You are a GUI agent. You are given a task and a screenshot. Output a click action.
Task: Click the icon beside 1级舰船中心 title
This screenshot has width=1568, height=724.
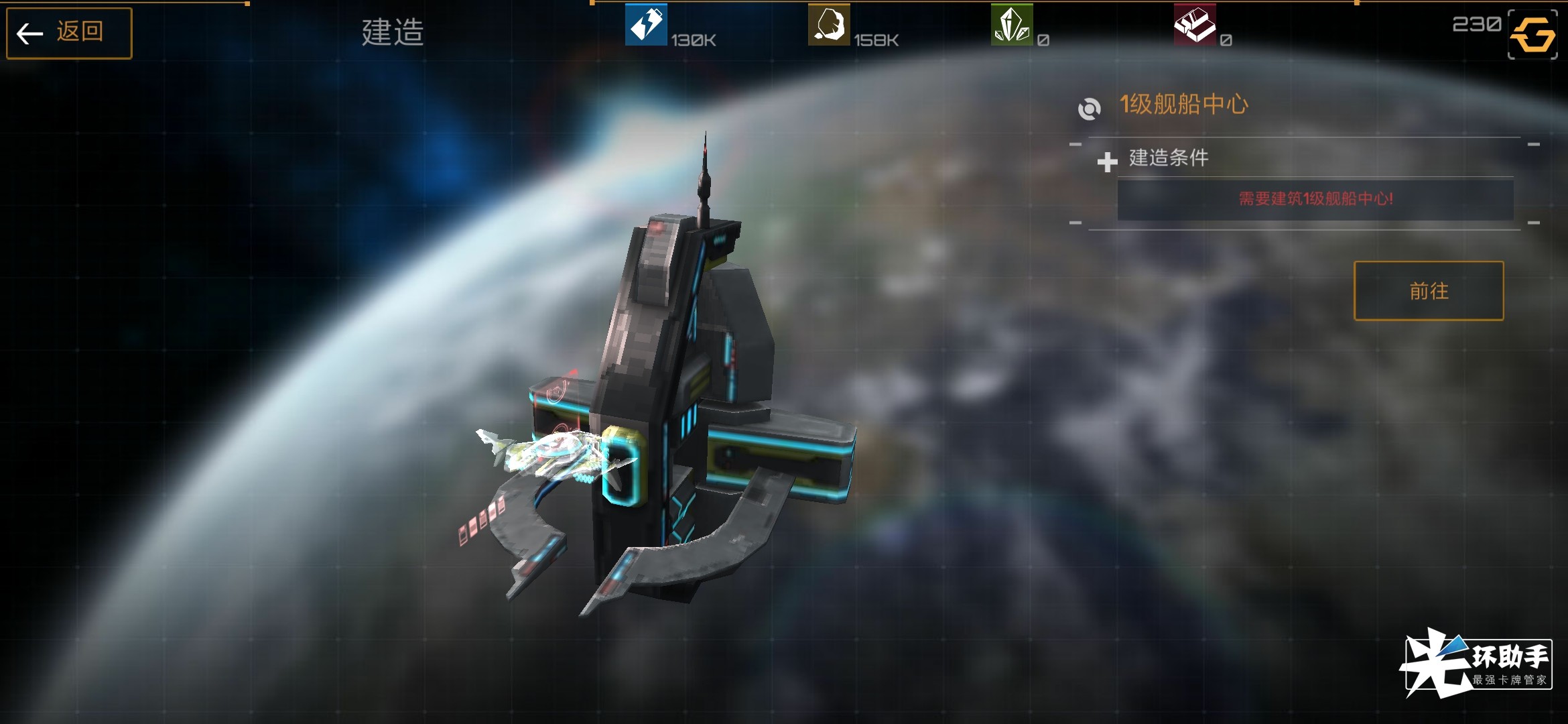pos(1090,109)
